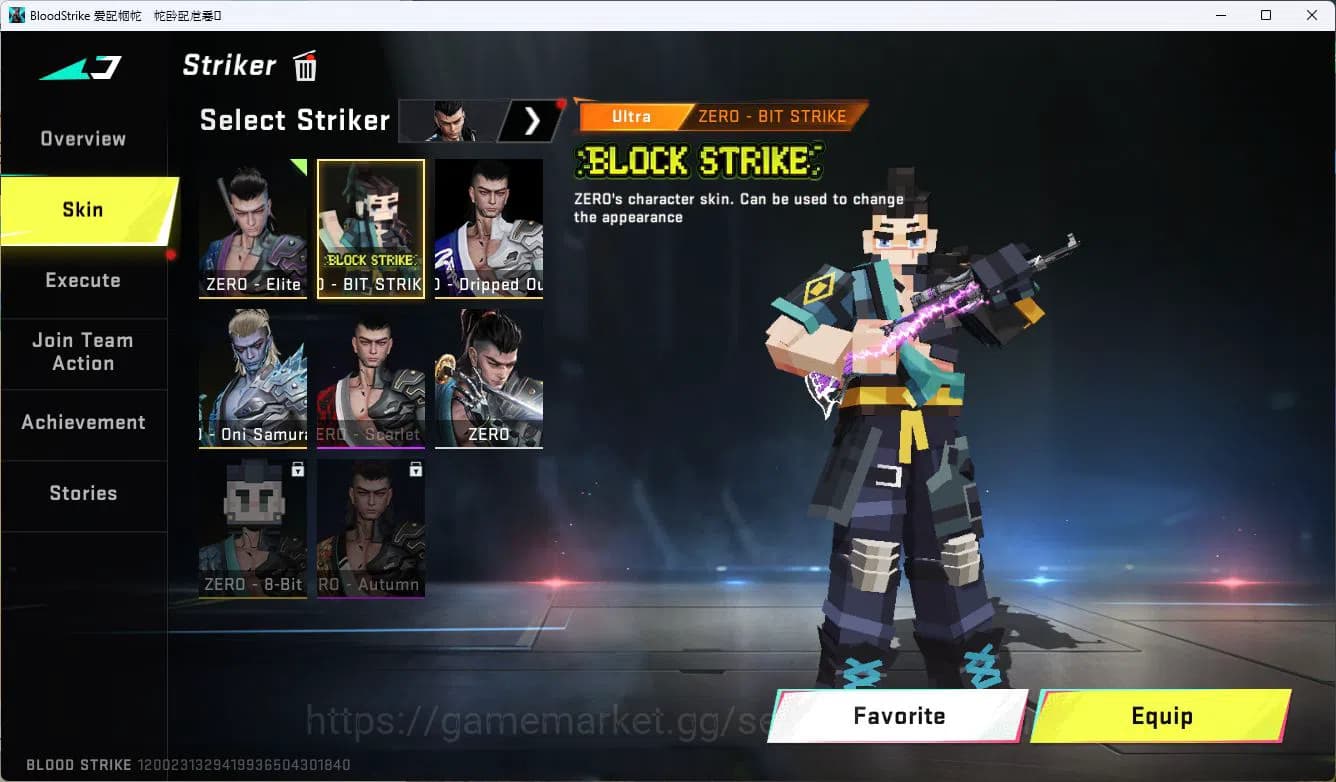
Task: Click the BloodStrike logo above Overview
Action: (x=80, y=66)
